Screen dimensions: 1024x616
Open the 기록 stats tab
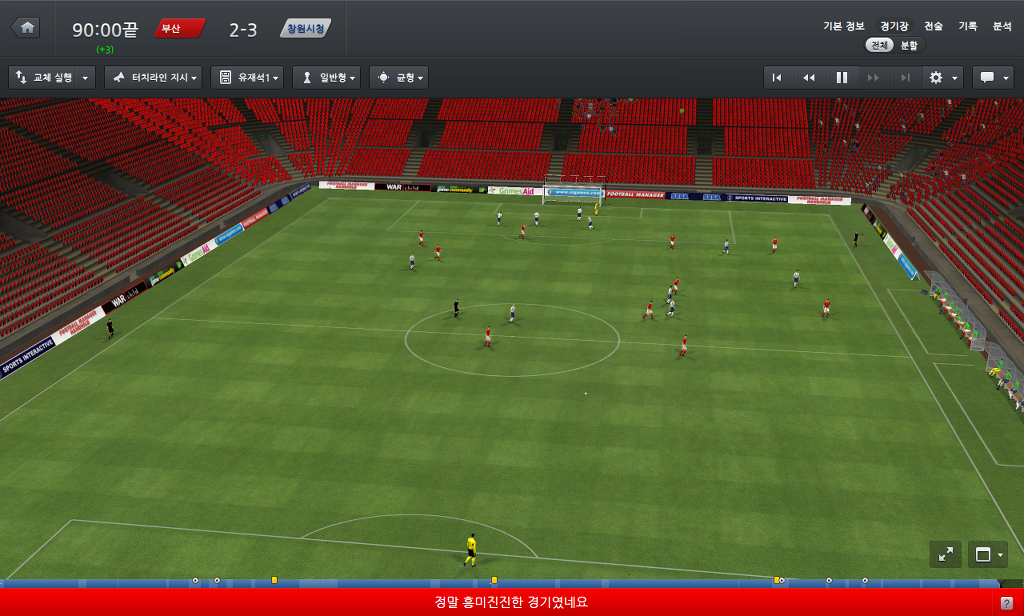pos(967,27)
